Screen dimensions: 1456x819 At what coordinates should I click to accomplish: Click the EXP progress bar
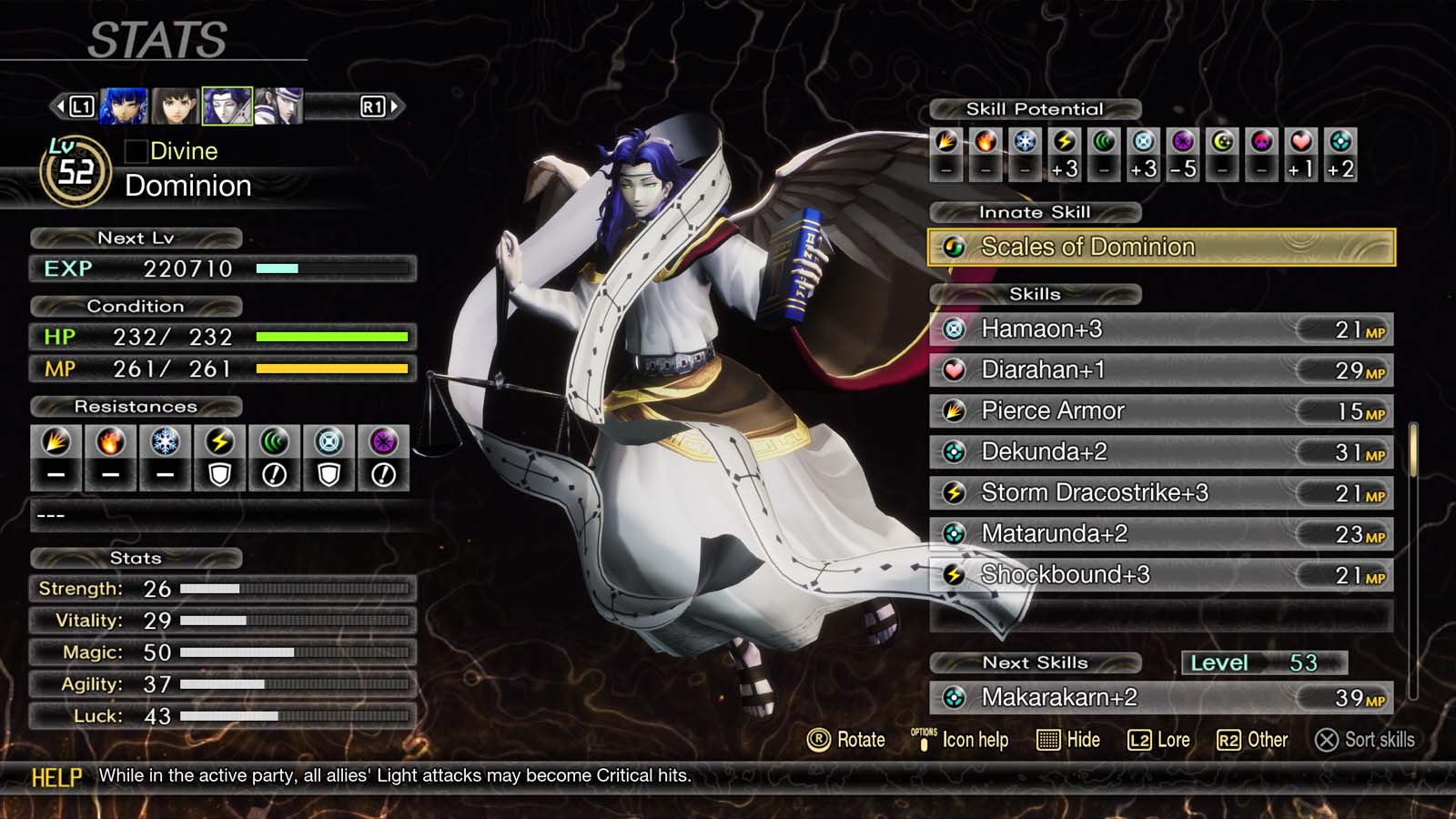pos(332,268)
